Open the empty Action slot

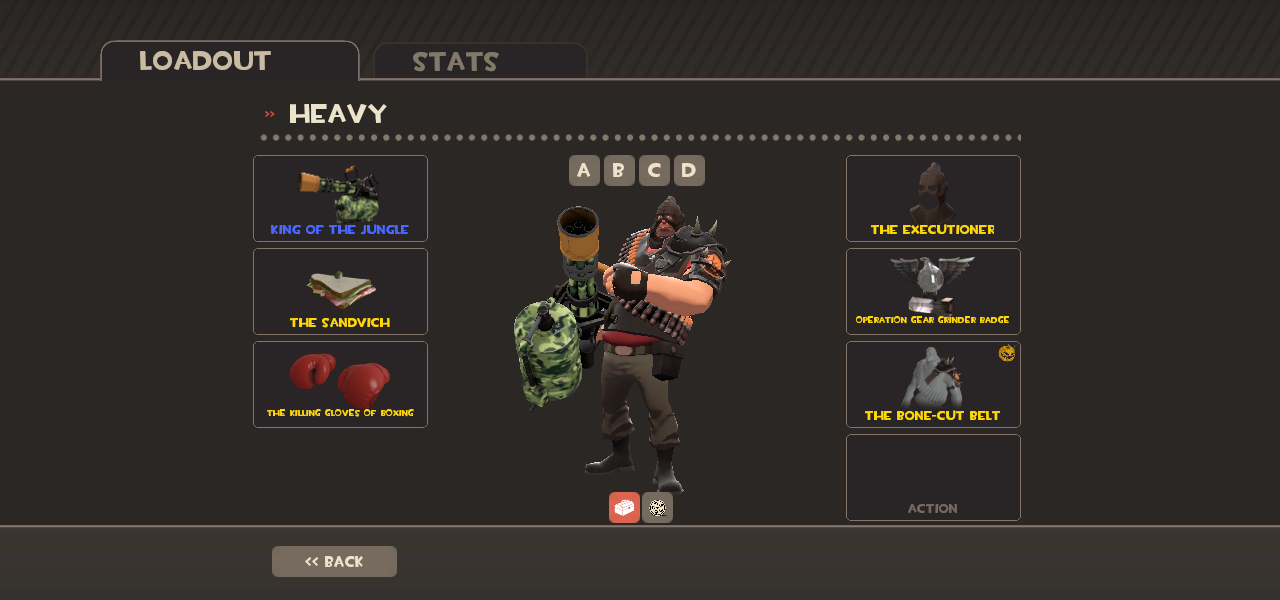pos(933,477)
